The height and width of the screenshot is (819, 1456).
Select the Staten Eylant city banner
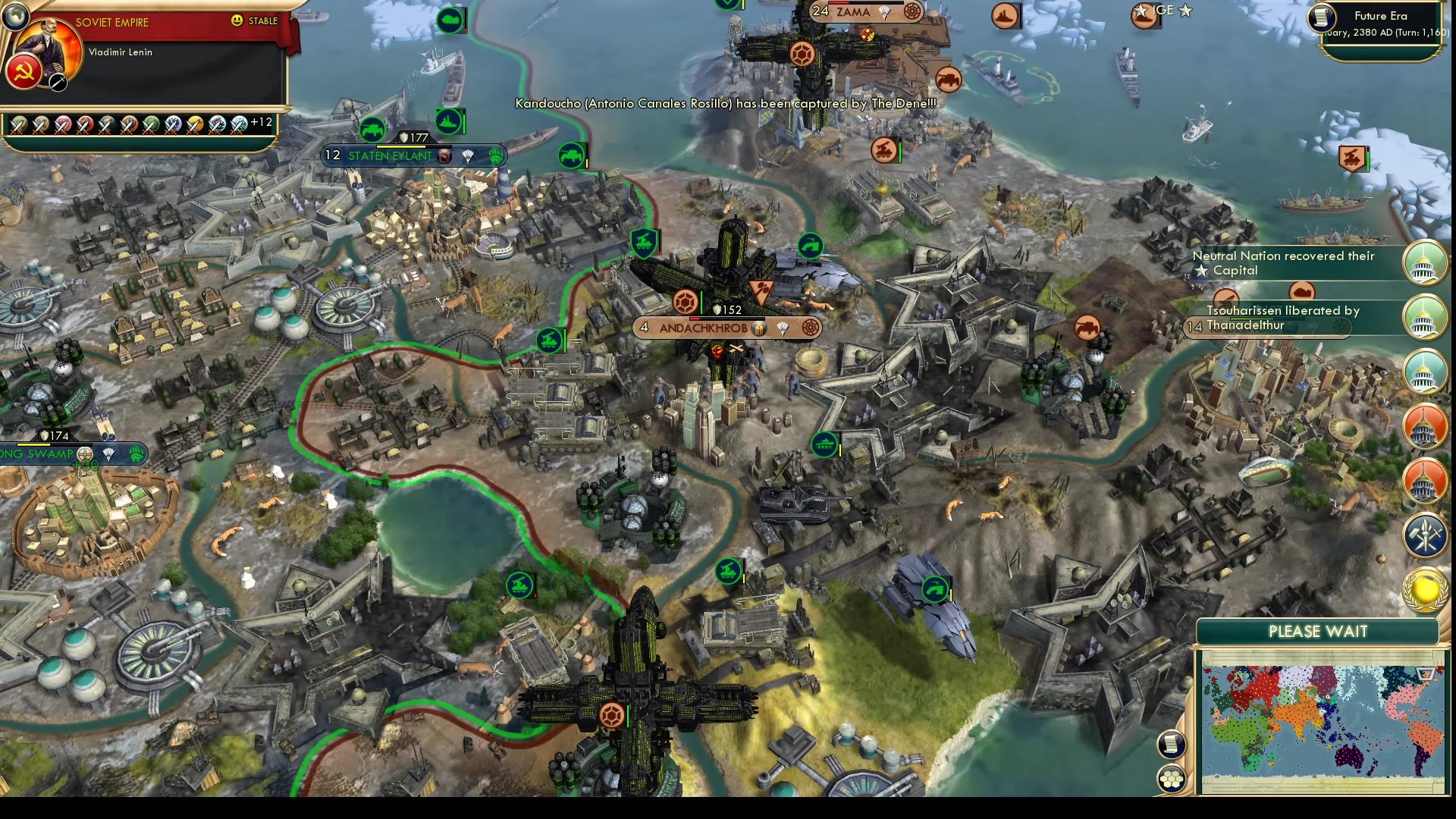click(x=391, y=155)
